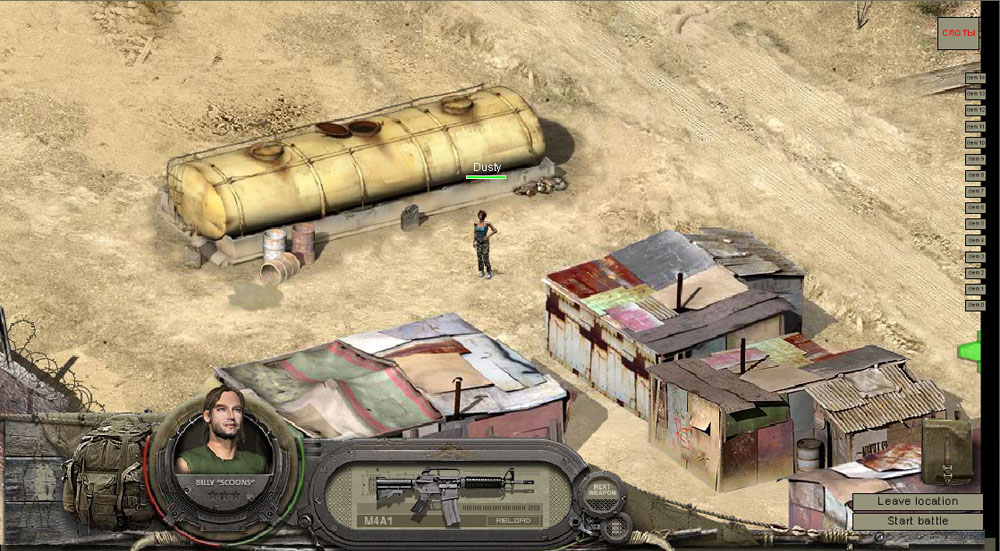
Task: Start the battle
Action: point(917,521)
